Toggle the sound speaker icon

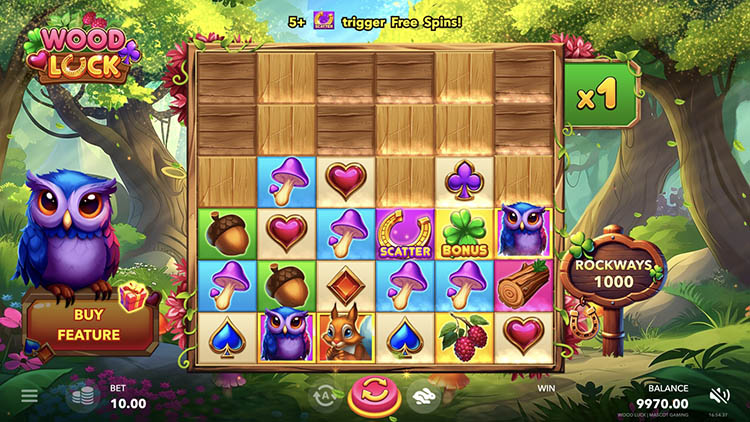click(x=719, y=396)
